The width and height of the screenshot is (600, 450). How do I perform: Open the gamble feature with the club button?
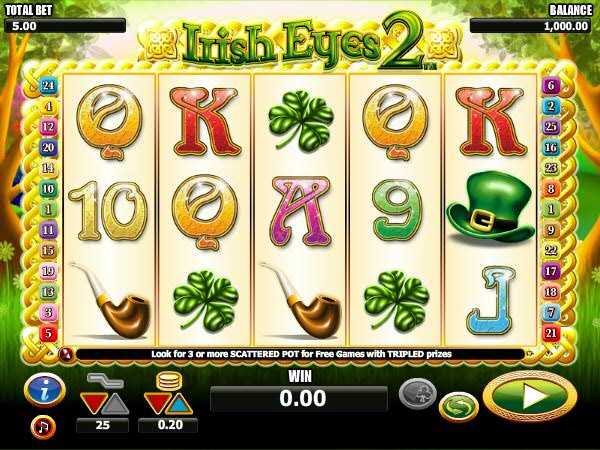pyautogui.click(x=417, y=392)
